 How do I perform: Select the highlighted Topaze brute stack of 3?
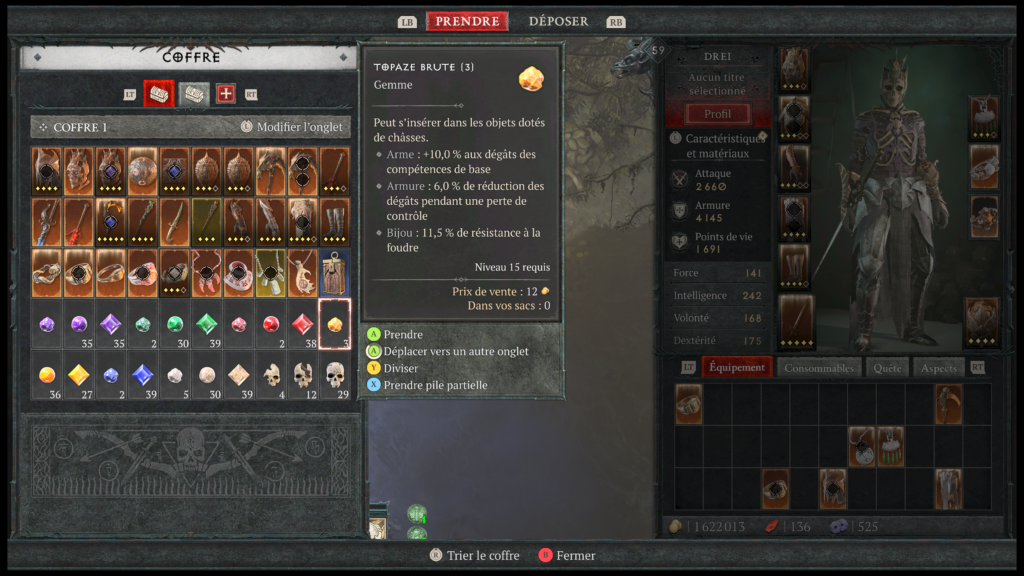click(x=335, y=323)
